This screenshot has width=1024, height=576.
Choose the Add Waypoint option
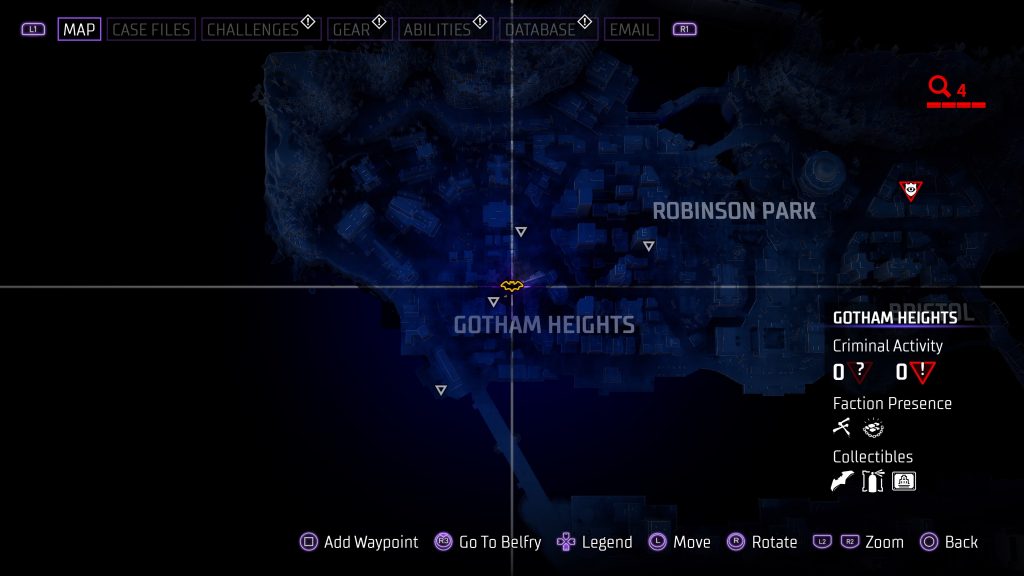coord(360,542)
